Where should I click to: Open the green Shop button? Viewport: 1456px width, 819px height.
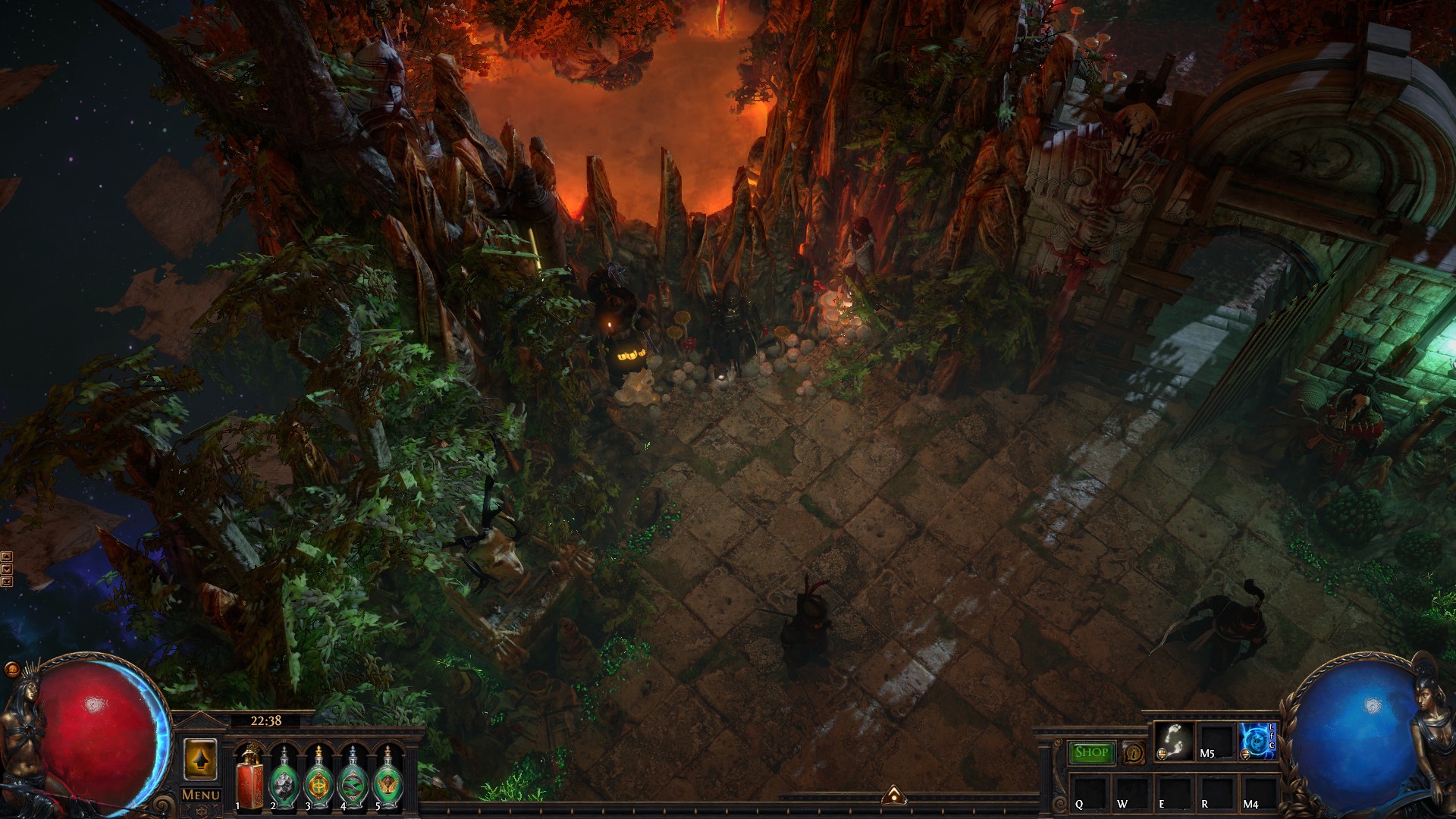[x=1091, y=752]
